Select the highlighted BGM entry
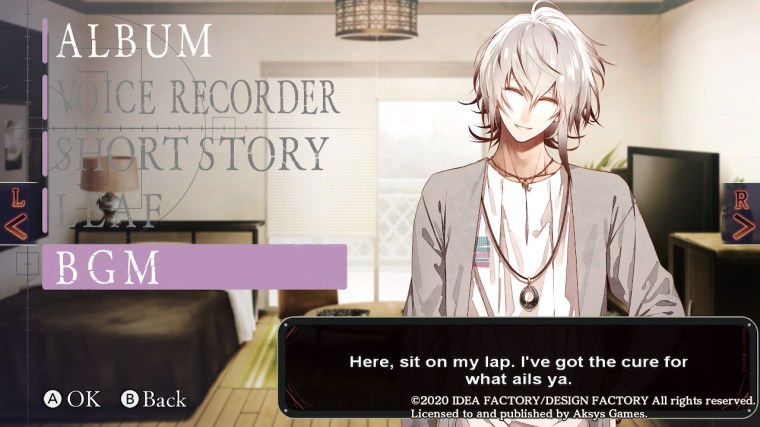This screenshot has height=427, width=760. [193, 266]
